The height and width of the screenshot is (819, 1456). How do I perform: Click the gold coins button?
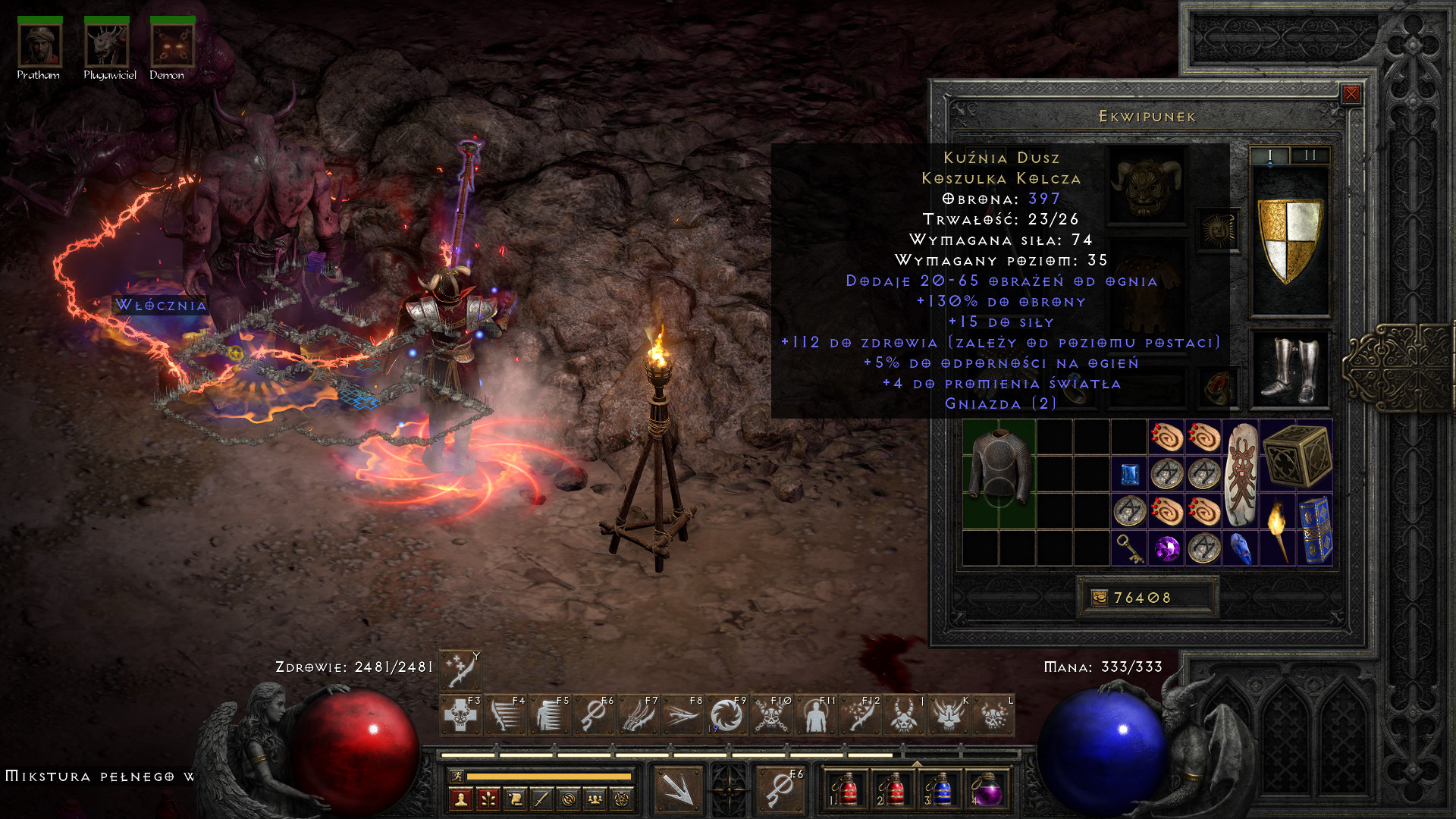click(x=1100, y=598)
